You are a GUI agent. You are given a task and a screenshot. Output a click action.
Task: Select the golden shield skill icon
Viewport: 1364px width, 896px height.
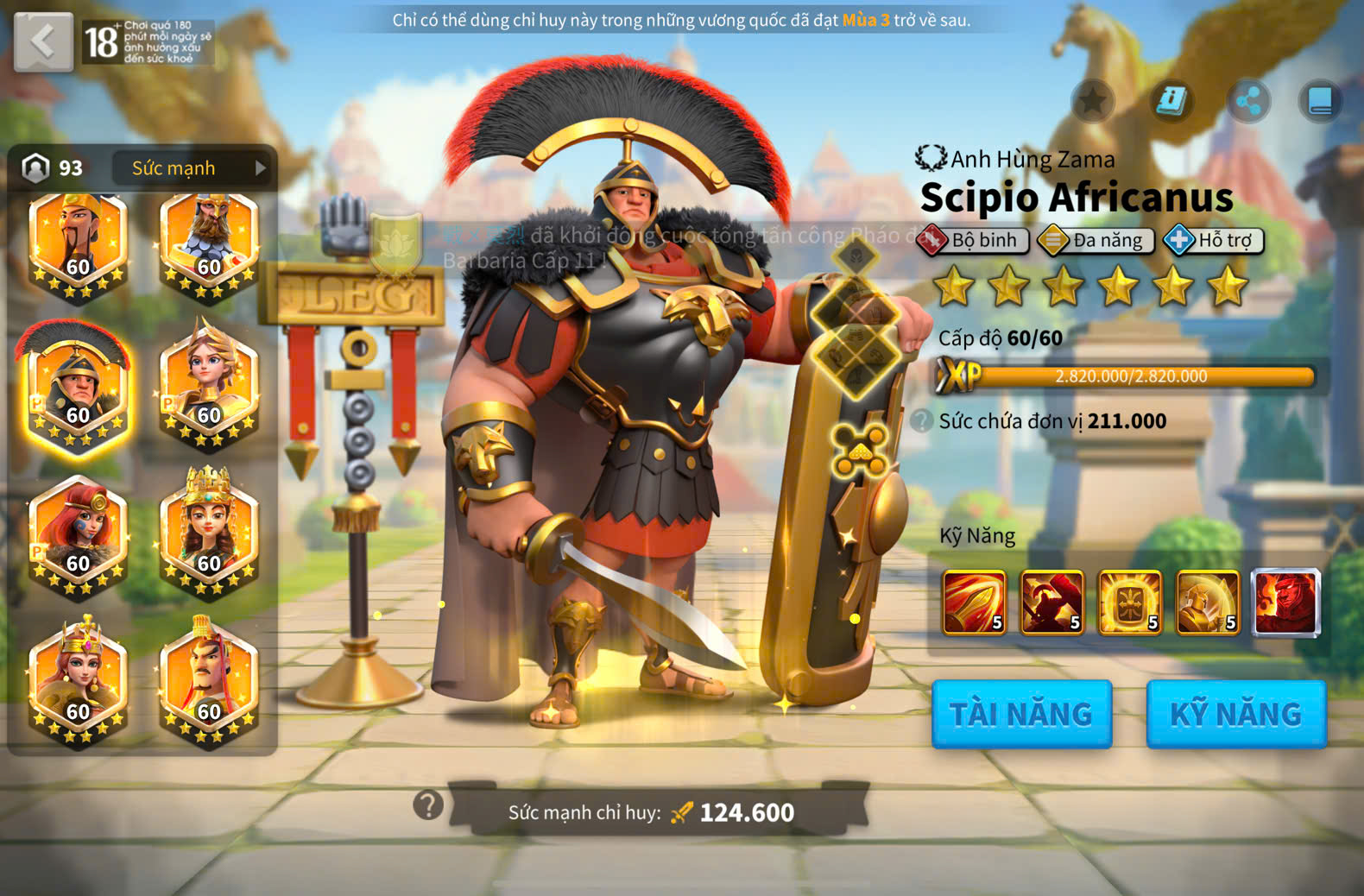[x=1129, y=602]
